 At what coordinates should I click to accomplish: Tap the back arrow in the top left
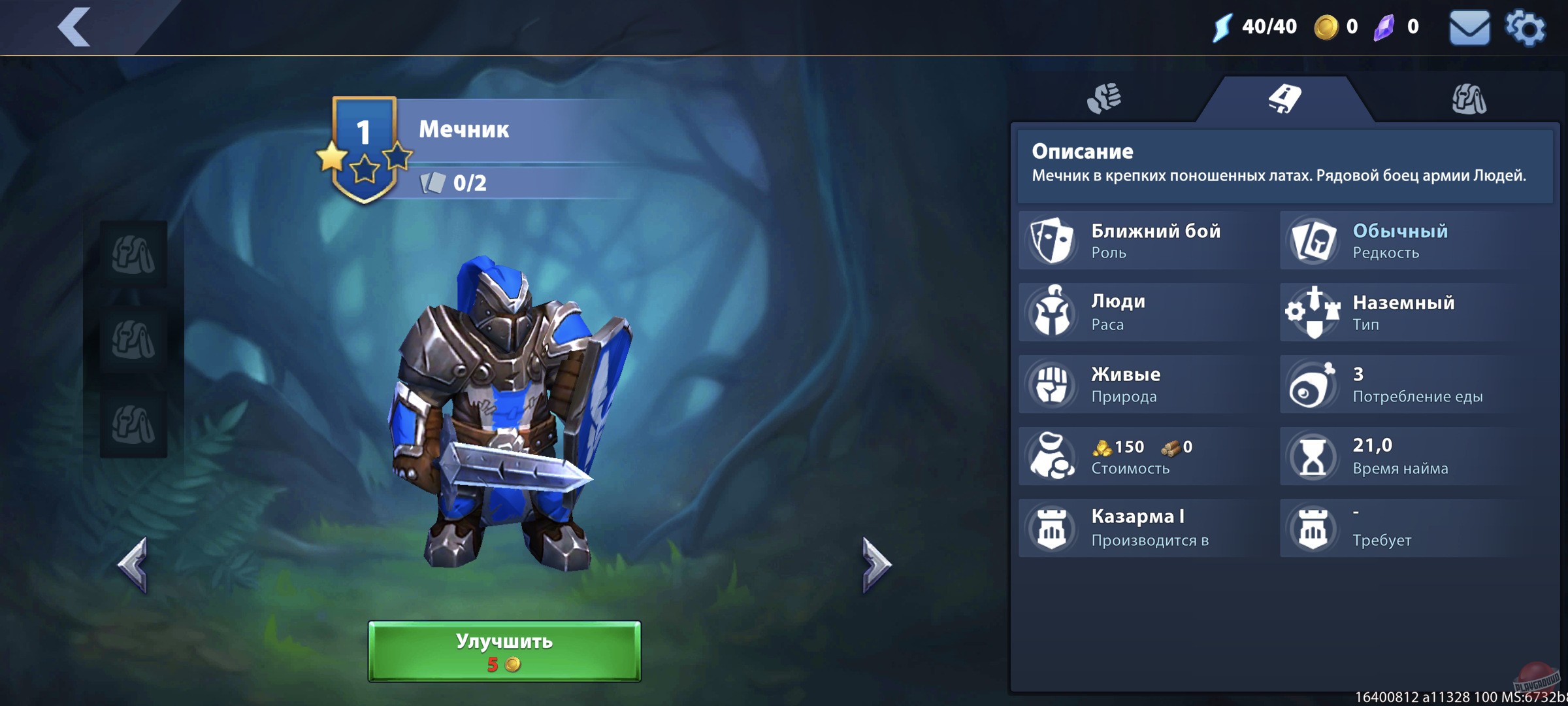point(74,29)
